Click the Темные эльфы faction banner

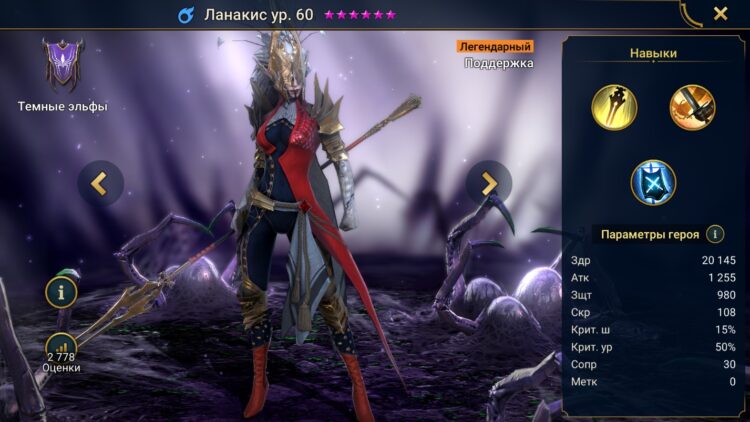(62, 66)
